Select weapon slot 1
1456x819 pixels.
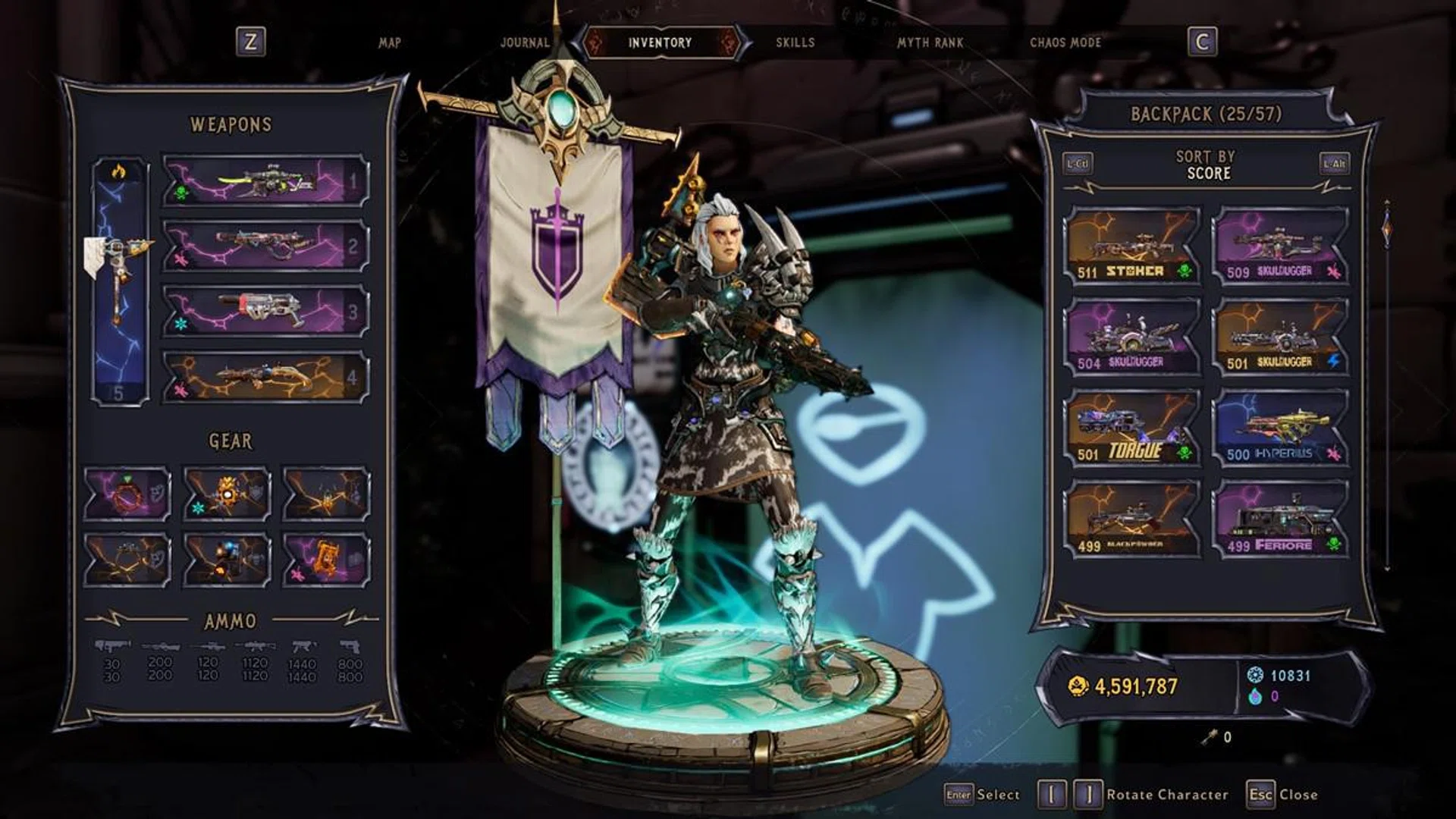click(x=265, y=182)
